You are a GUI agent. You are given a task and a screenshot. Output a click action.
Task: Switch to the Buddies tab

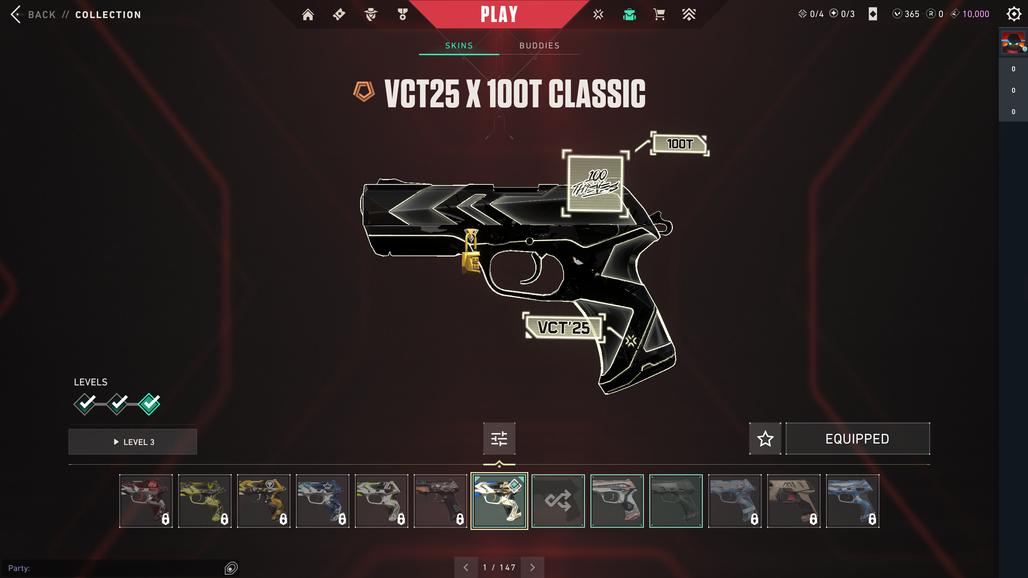tap(539, 46)
